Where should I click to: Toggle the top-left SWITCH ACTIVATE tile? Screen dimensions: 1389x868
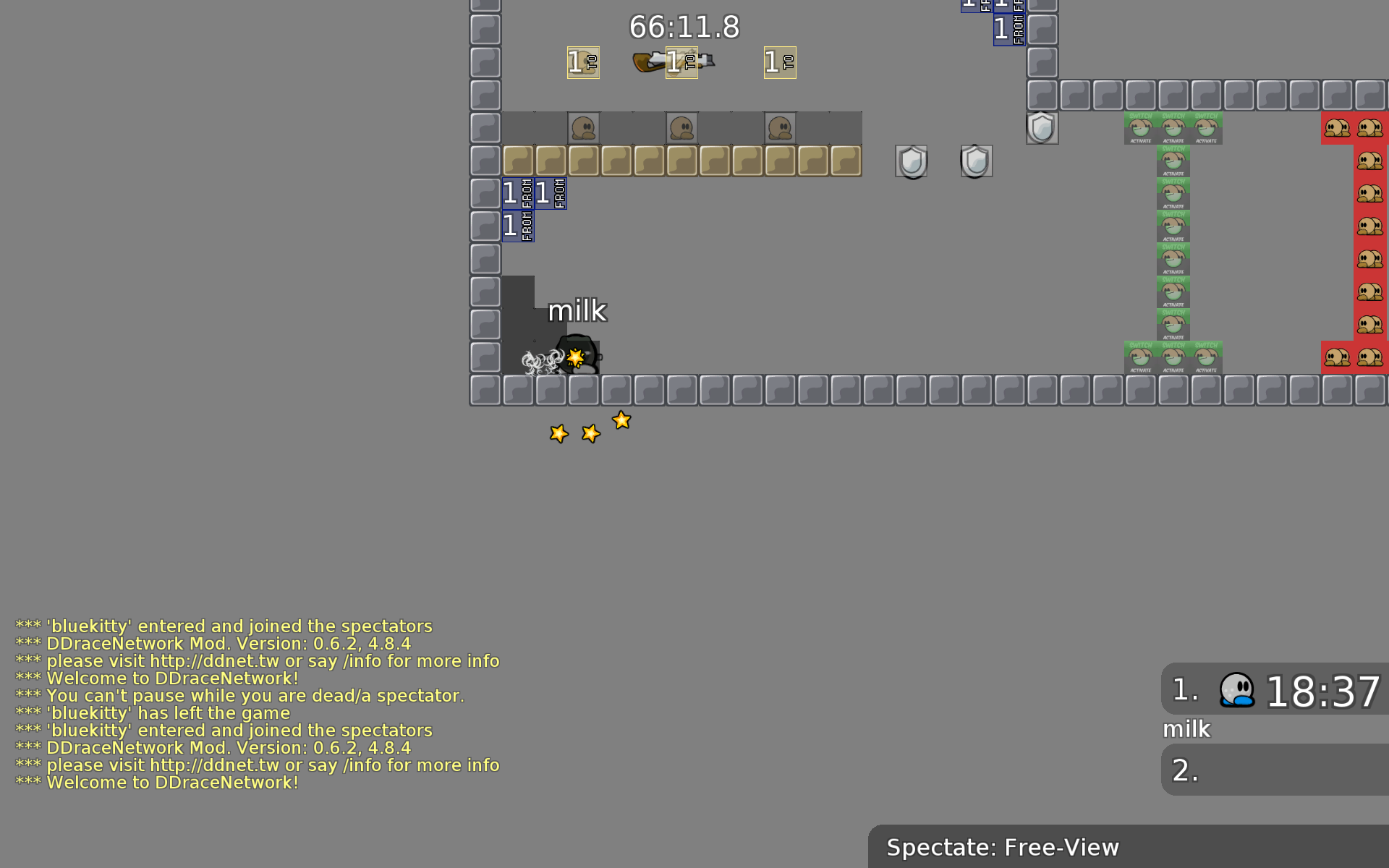(x=1140, y=128)
